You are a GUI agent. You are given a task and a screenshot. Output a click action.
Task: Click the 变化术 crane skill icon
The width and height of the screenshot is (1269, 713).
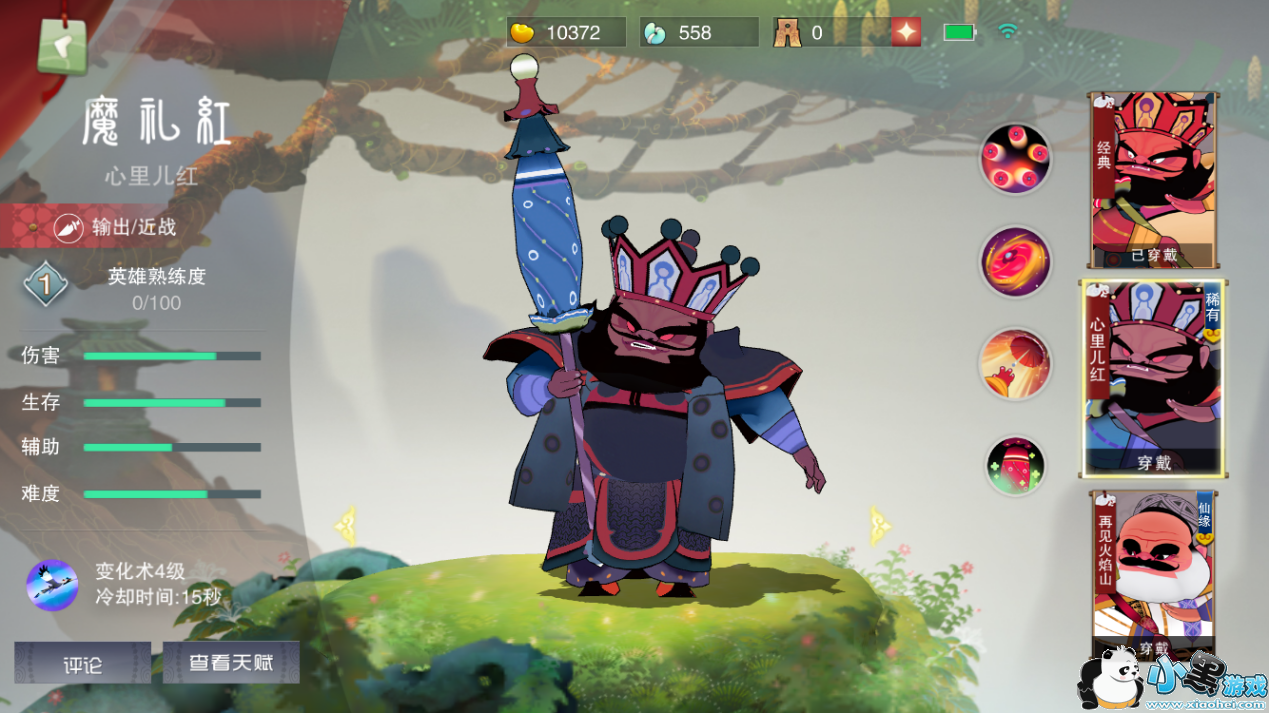pyautogui.click(x=52, y=585)
